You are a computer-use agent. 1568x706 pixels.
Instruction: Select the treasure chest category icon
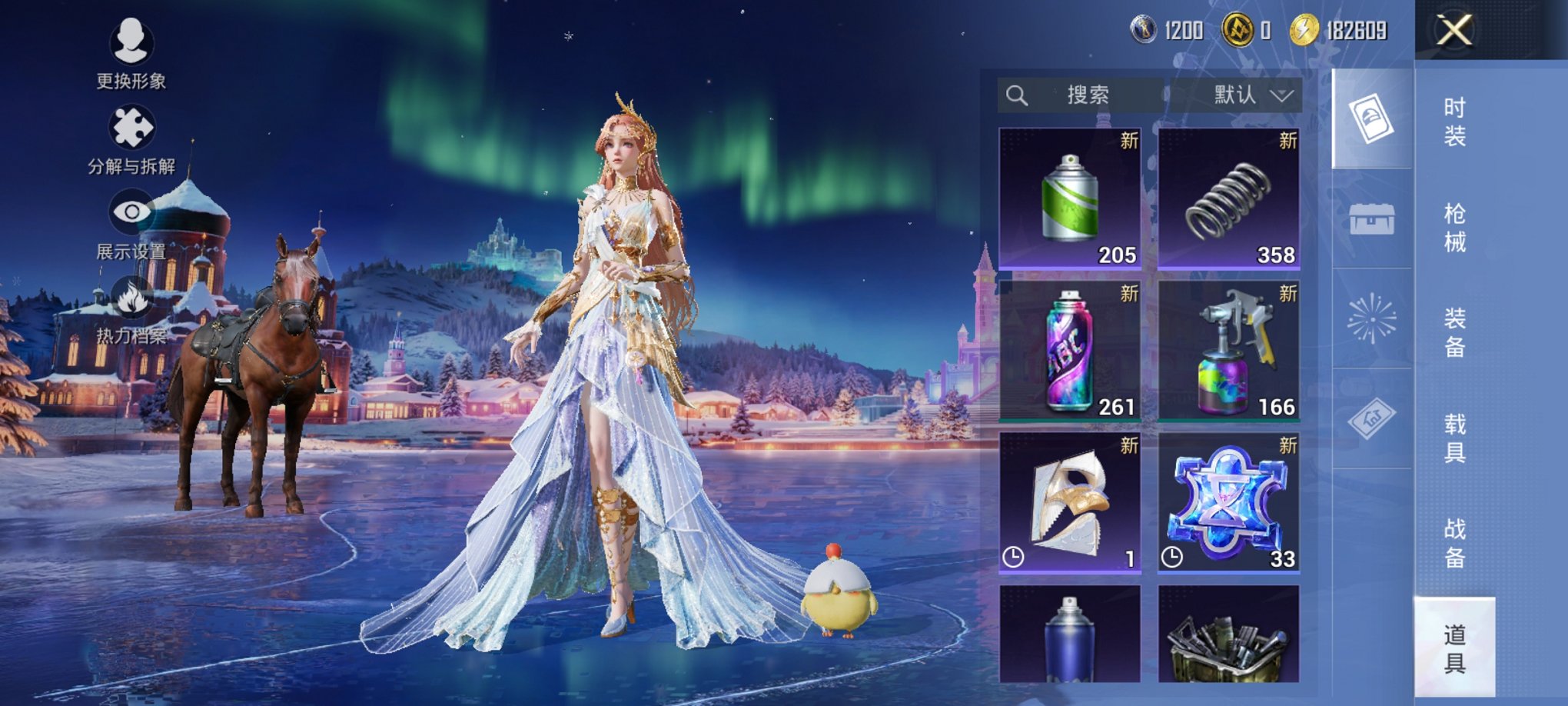(1372, 220)
